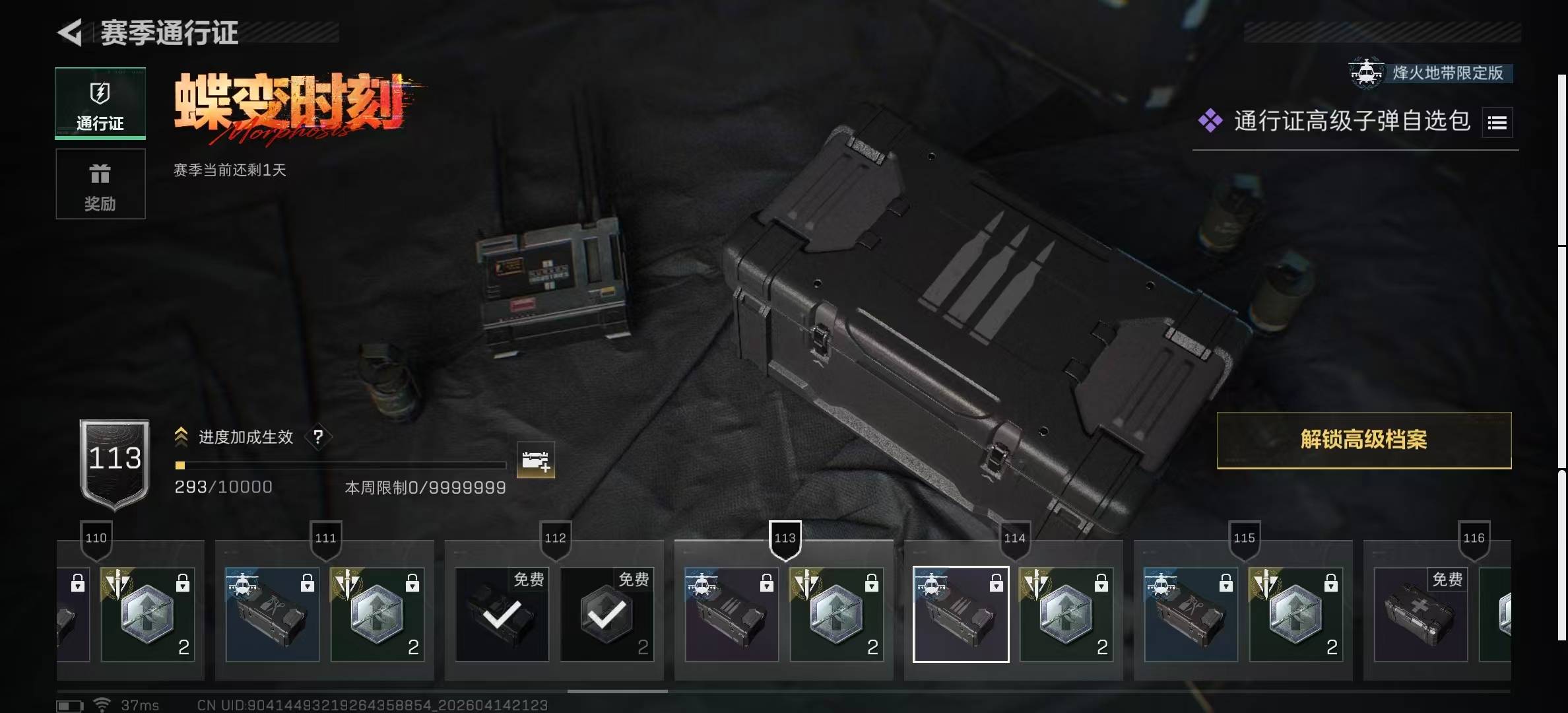Open the reward list icon beside 通行证高级子弹自选包

(x=1497, y=123)
